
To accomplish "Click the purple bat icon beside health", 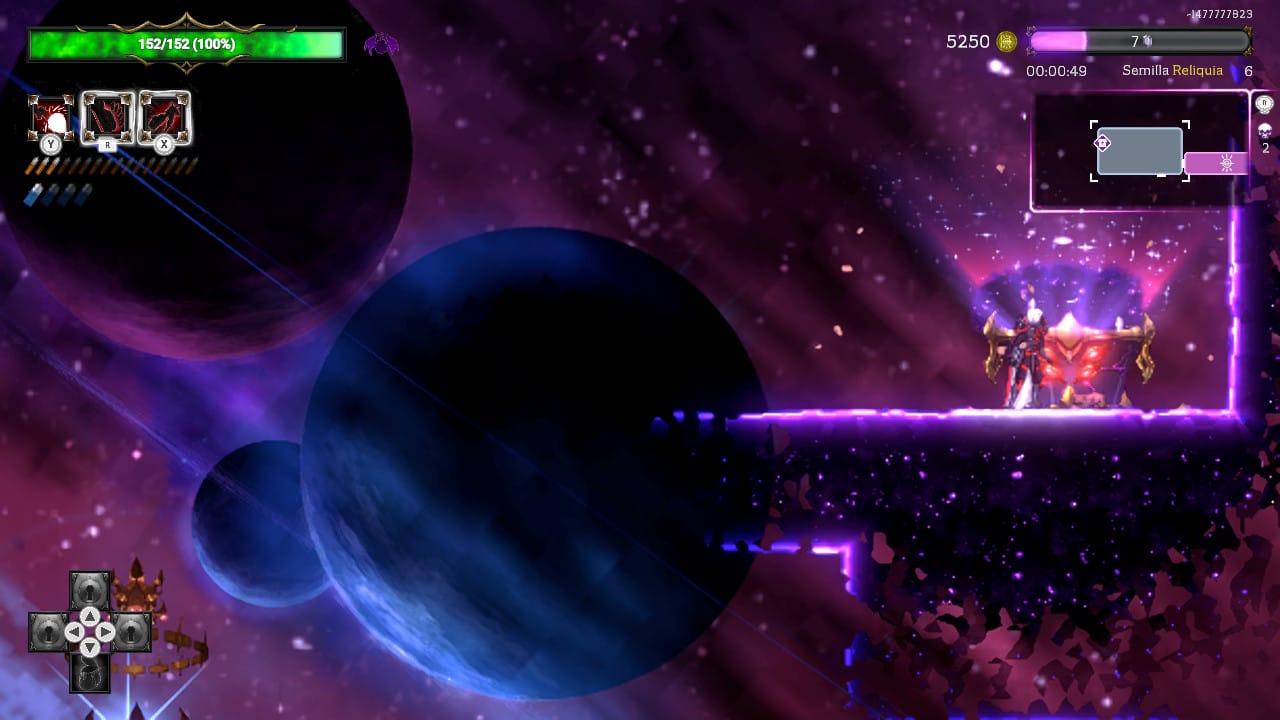I will tap(380, 44).
